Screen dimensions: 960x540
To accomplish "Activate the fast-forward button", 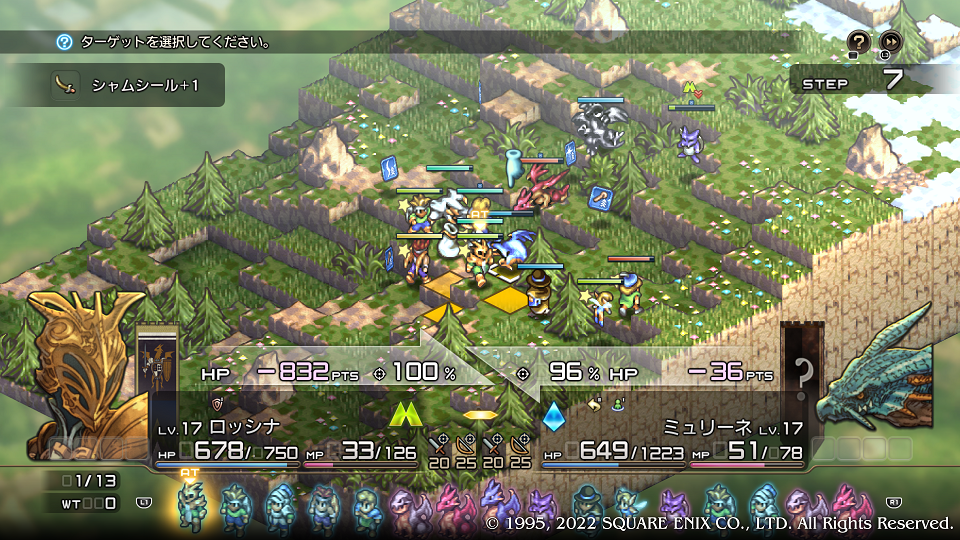I will (x=889, y=41).
